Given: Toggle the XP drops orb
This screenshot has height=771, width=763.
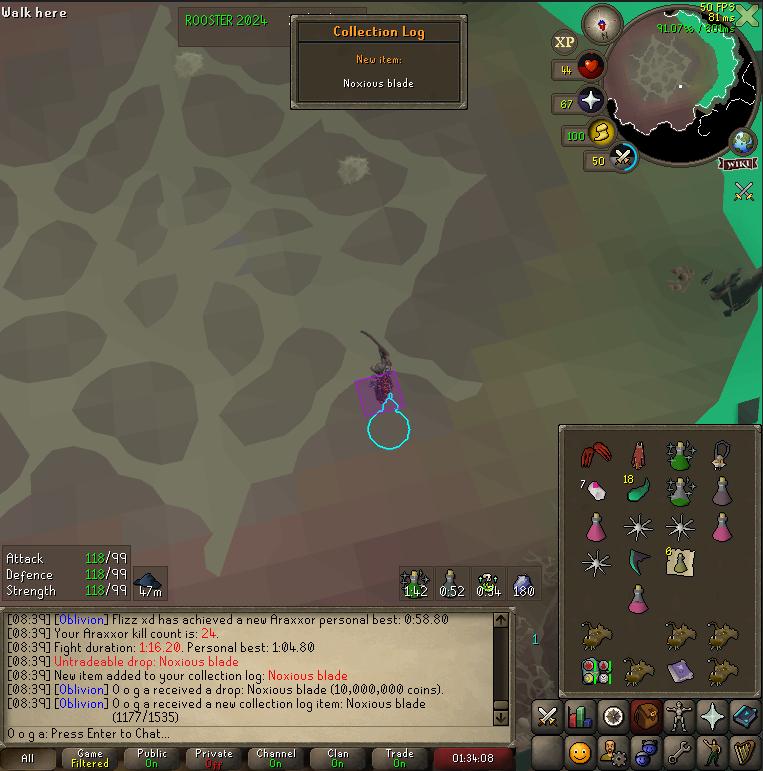Looking at the screenshot, I should tap(564, 42).
